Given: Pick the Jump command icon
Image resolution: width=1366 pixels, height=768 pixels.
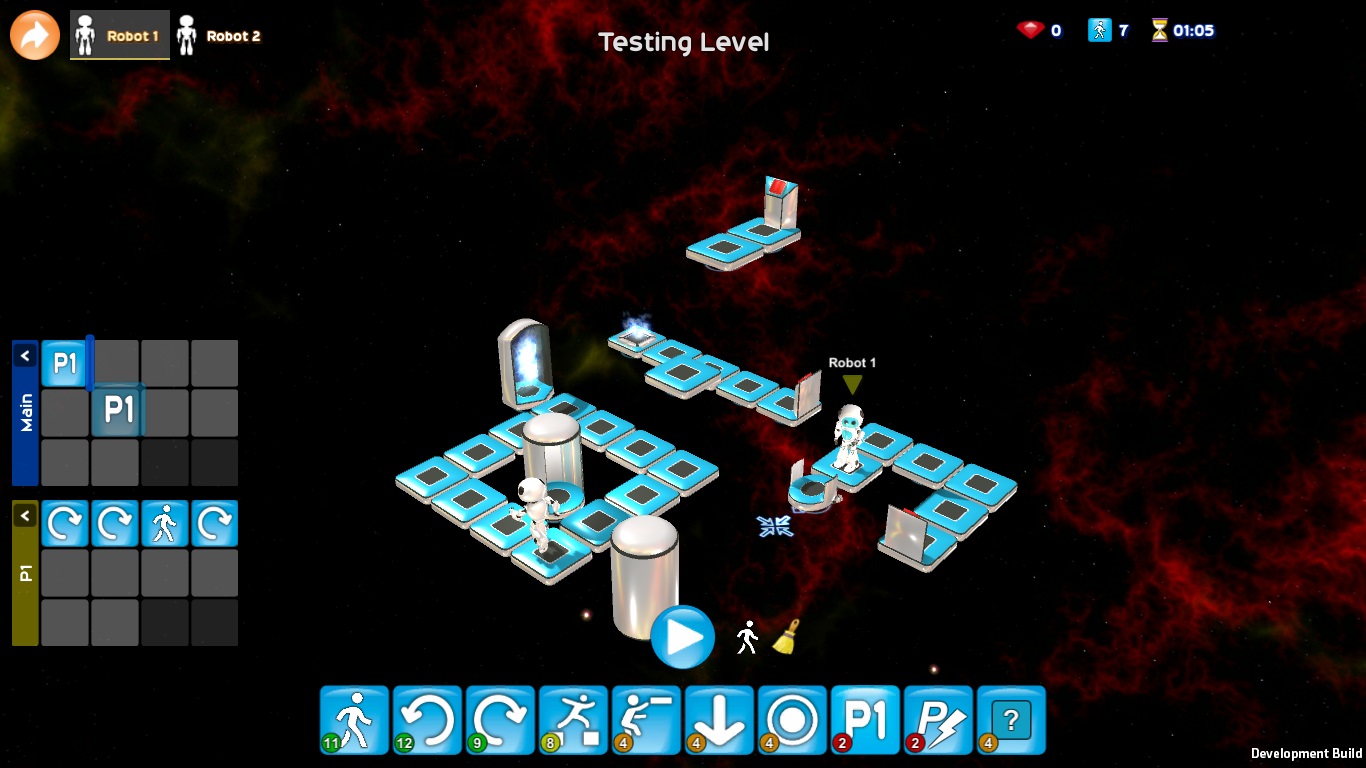Looking at the screenshot, I should (572, 719).
